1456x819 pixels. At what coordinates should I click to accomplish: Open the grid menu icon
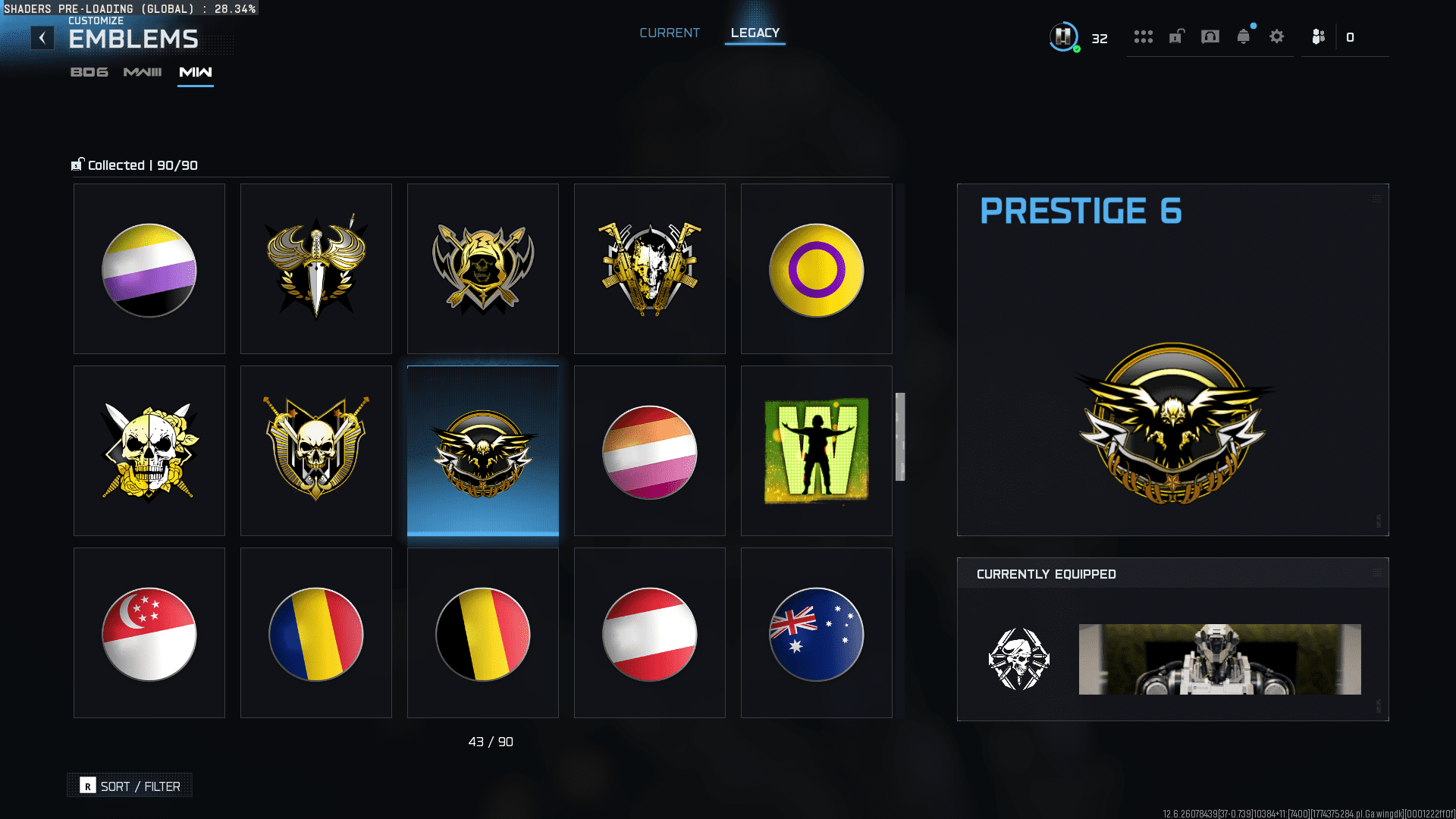tap(1143, 36)
